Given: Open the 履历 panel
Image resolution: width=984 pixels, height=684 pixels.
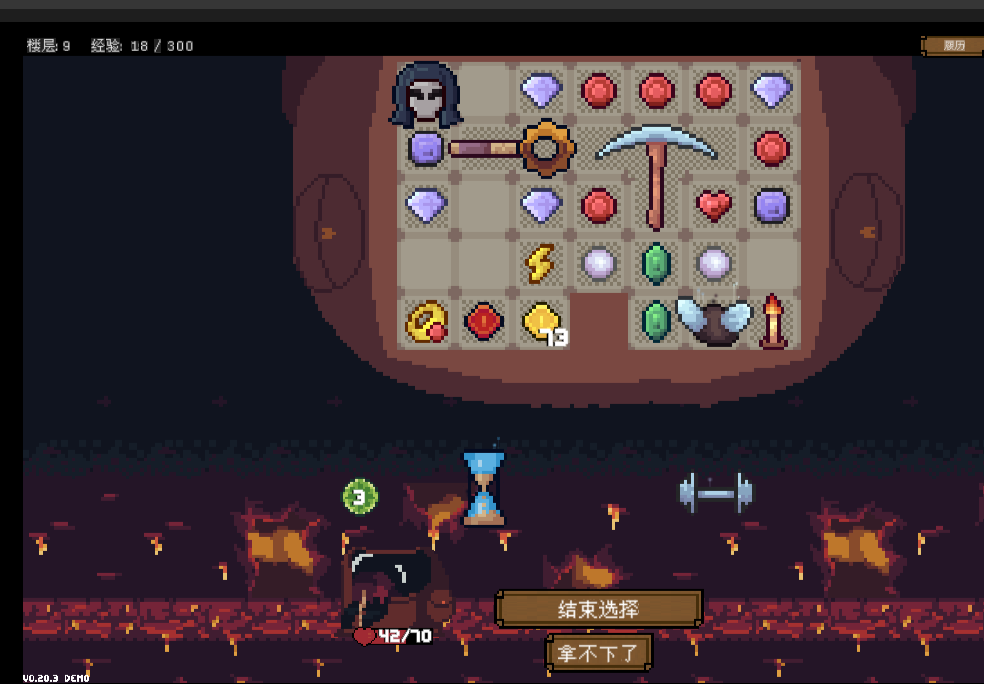Looking at the screenshot, I should (x=953, y=45).
